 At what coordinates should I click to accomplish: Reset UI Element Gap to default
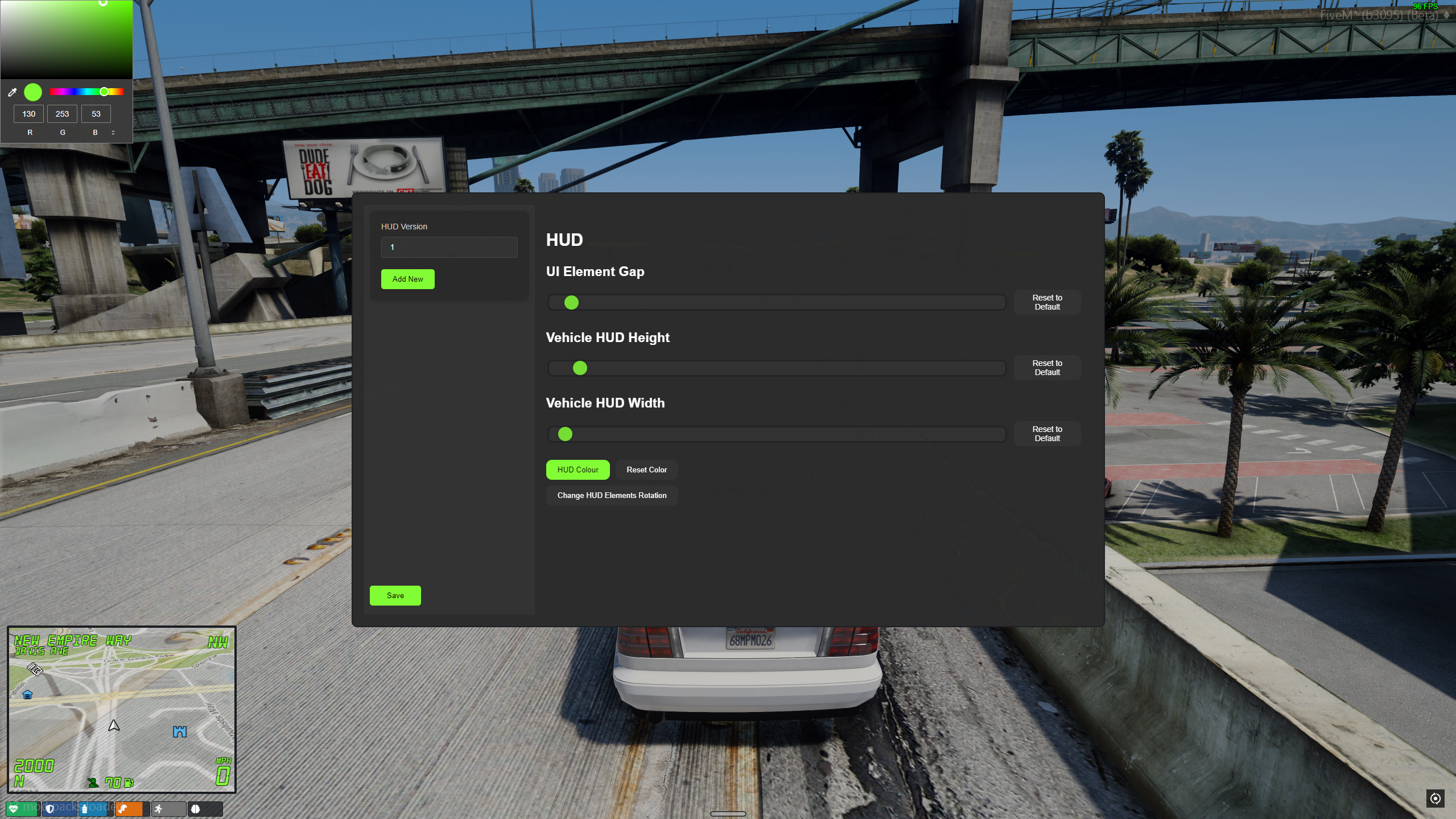coord(1047,302)
